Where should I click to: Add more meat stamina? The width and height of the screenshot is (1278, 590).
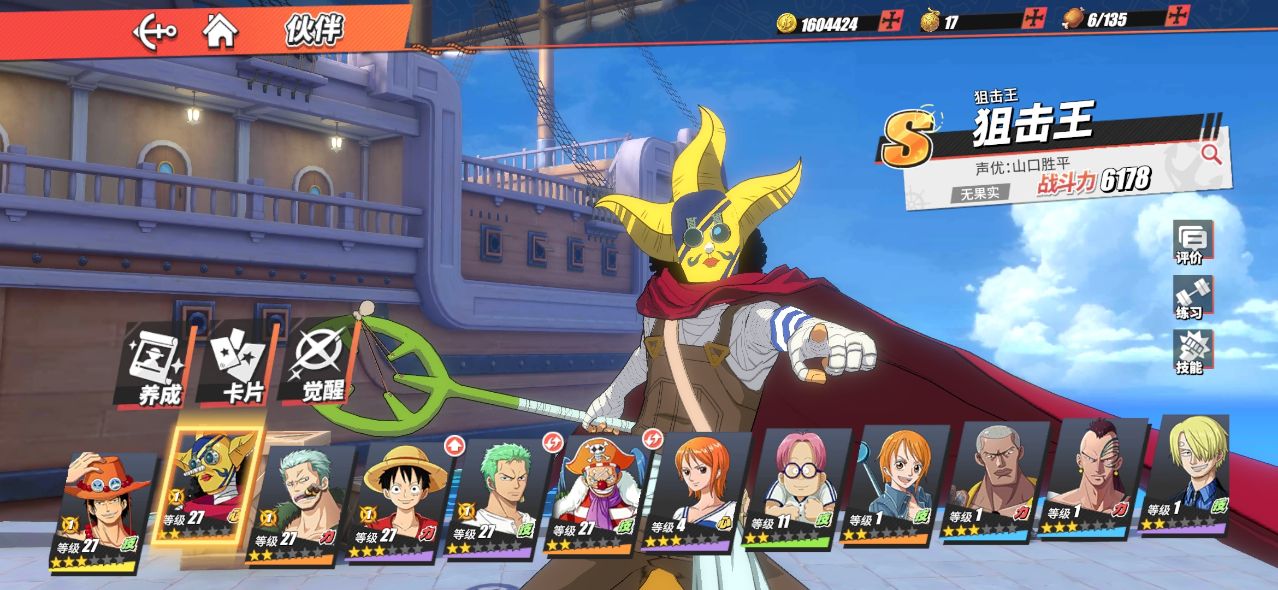click(x=1179, y=17)
